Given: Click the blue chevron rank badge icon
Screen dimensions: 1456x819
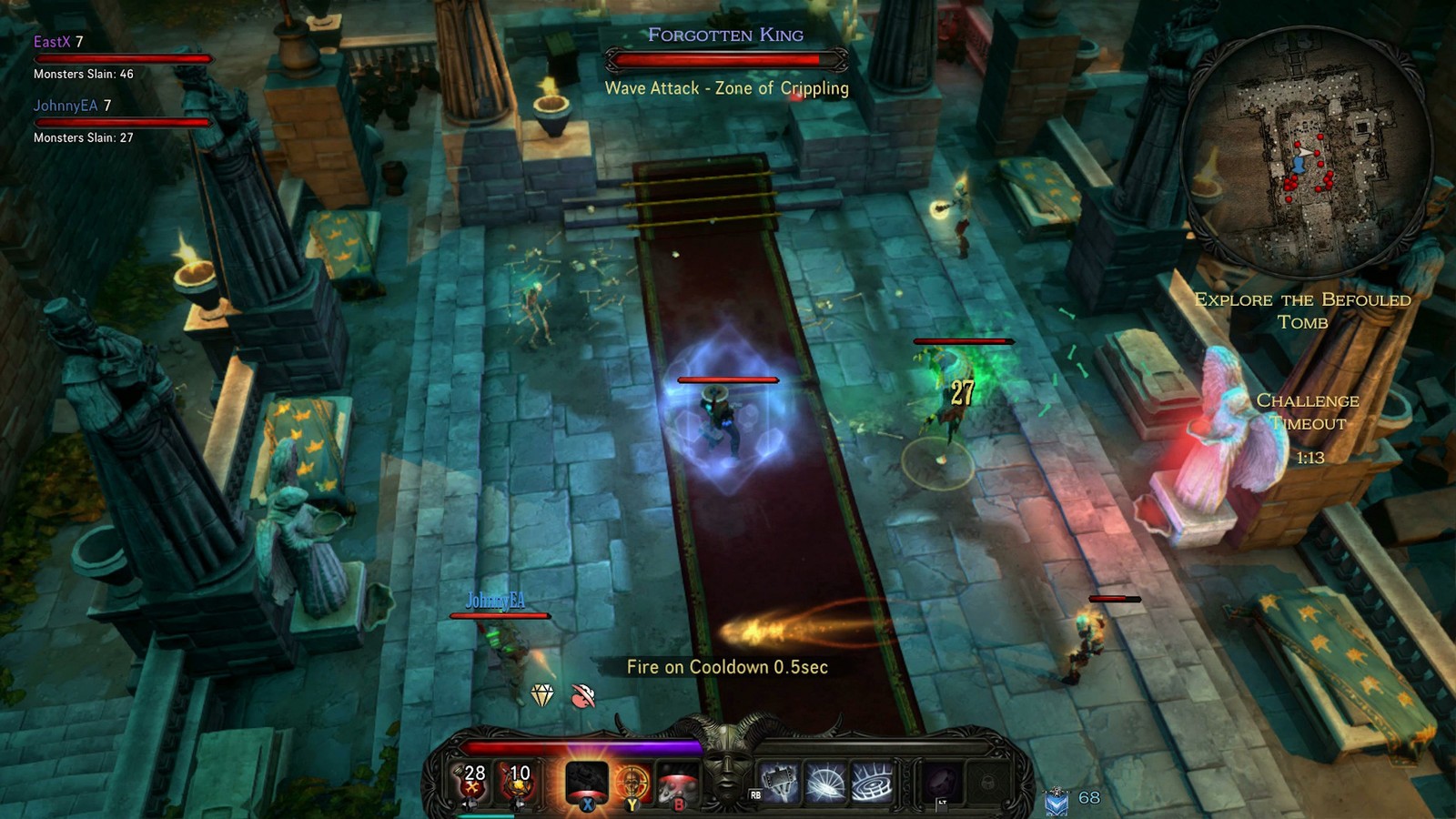Looking at the screenshot, I should click(1057, 800).
